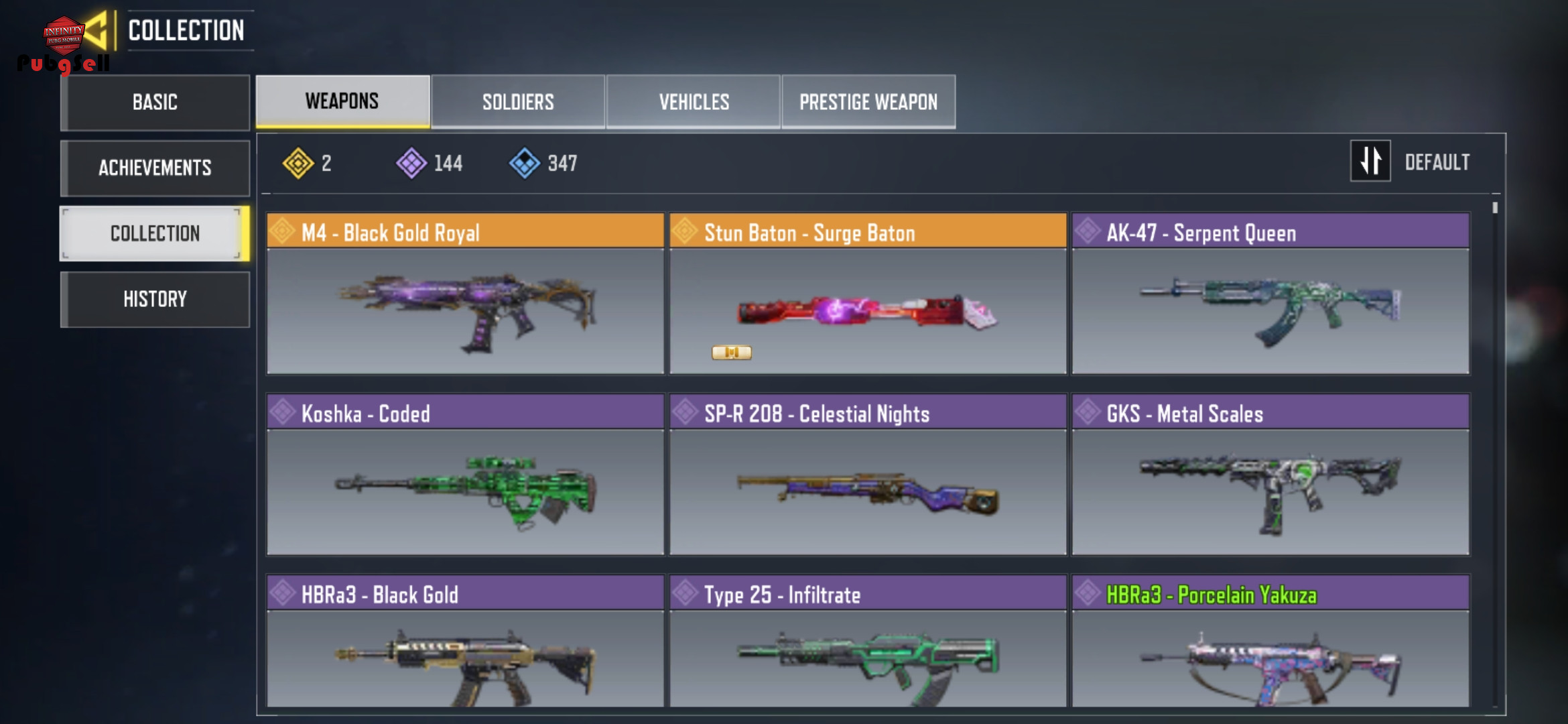This screenshot has width=1568, height=724.
Task: Switch to the Vehicles tab
Action: pos(694,102)
